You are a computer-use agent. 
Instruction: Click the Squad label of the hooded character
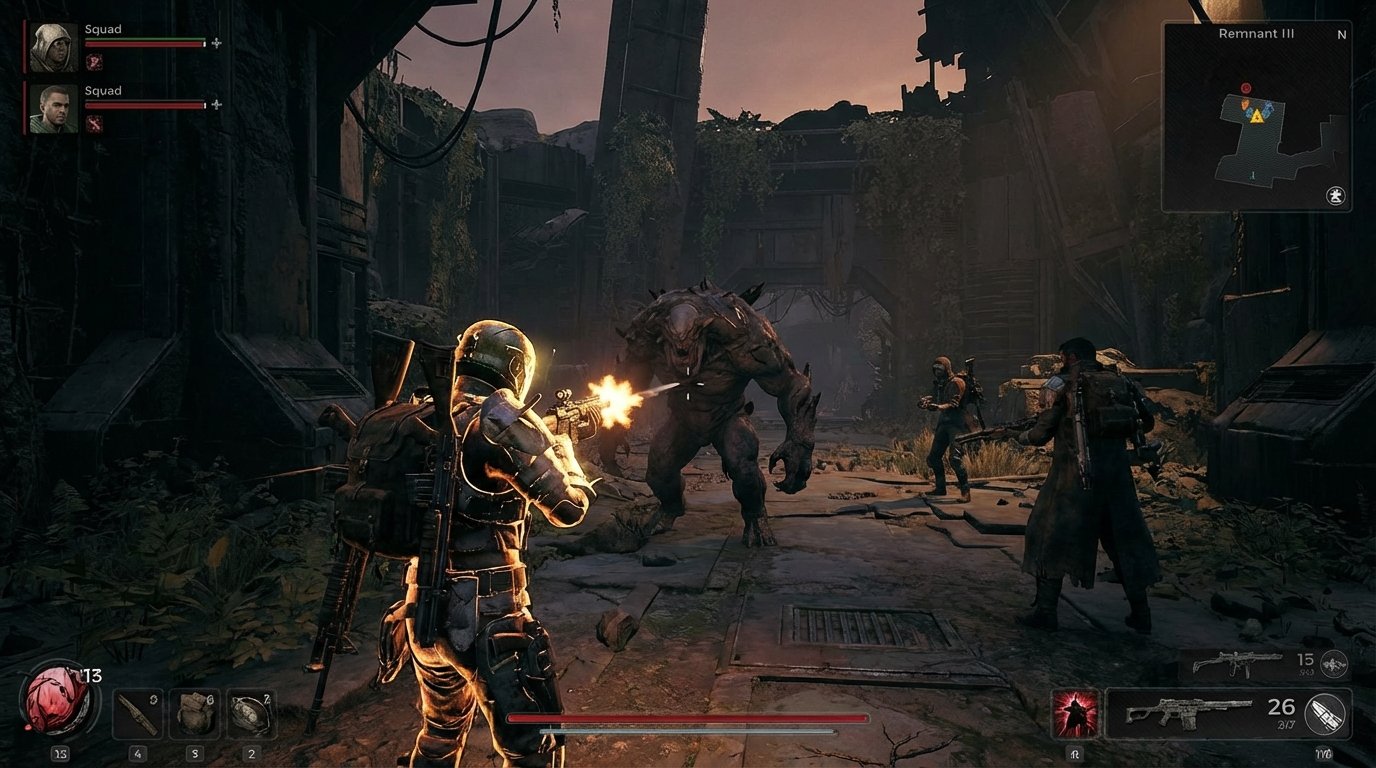click(x=102, y=29)
